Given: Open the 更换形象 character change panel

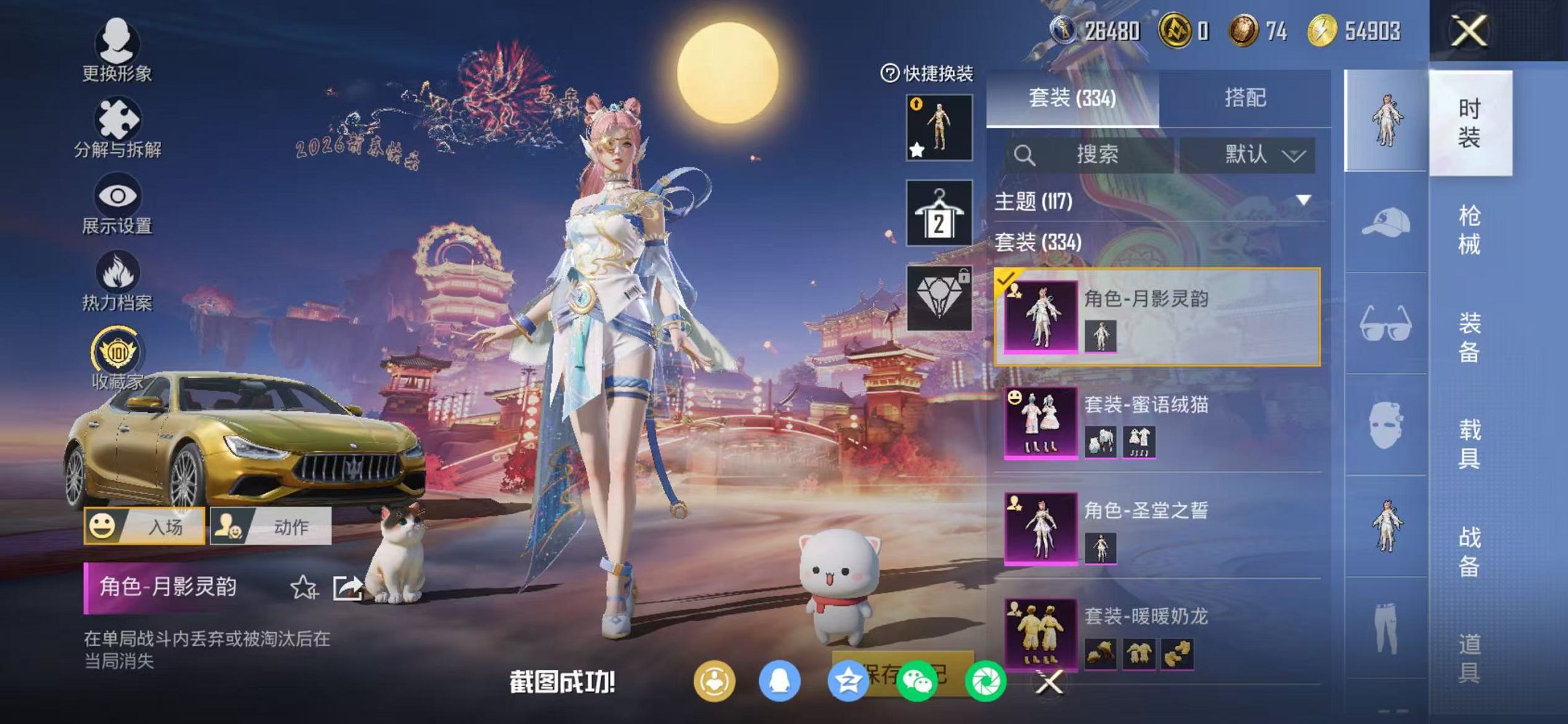Looking at the screenshot, I should (x=117, y=51).
